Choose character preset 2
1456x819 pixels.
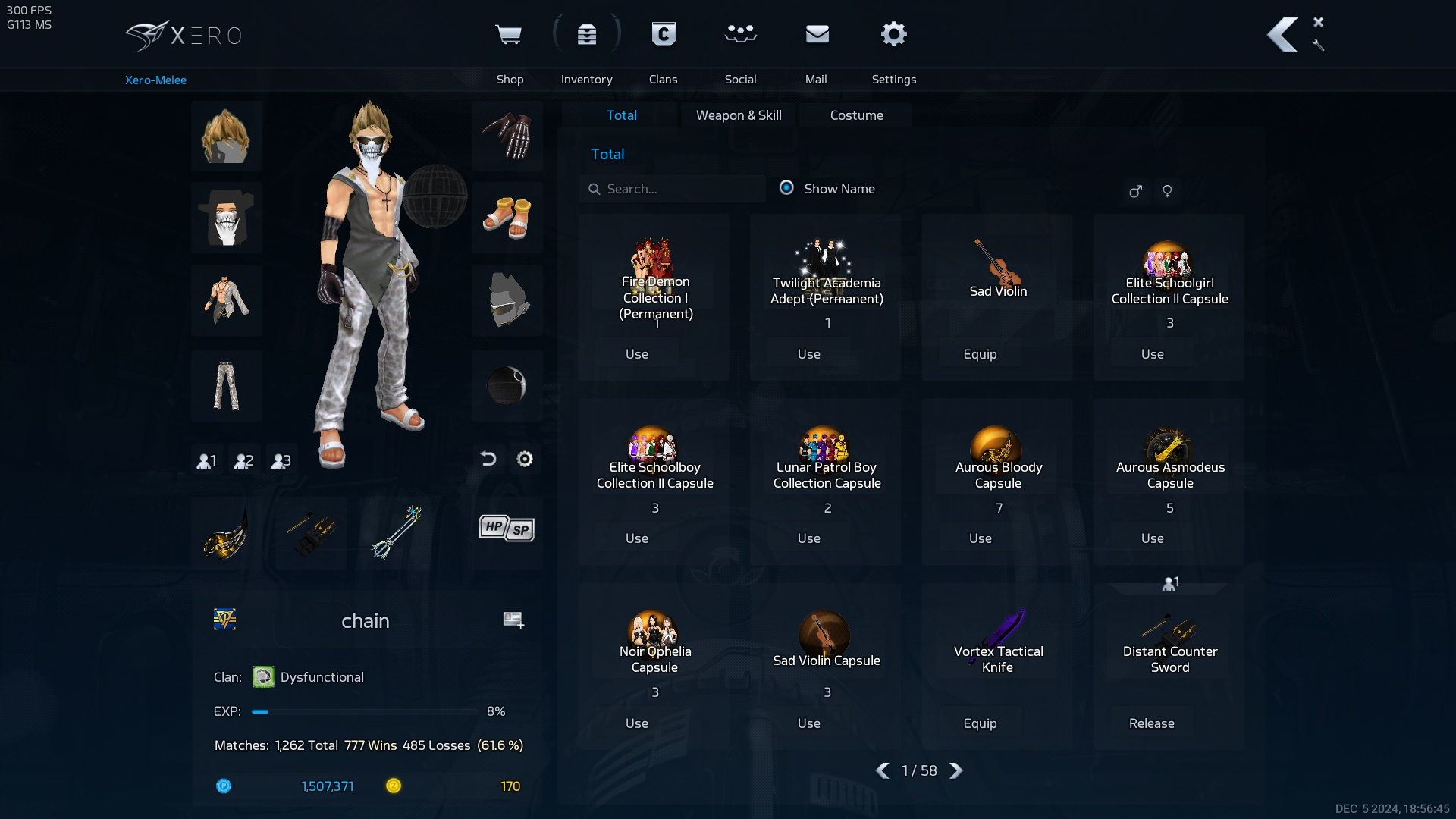[x=243, y=461]
